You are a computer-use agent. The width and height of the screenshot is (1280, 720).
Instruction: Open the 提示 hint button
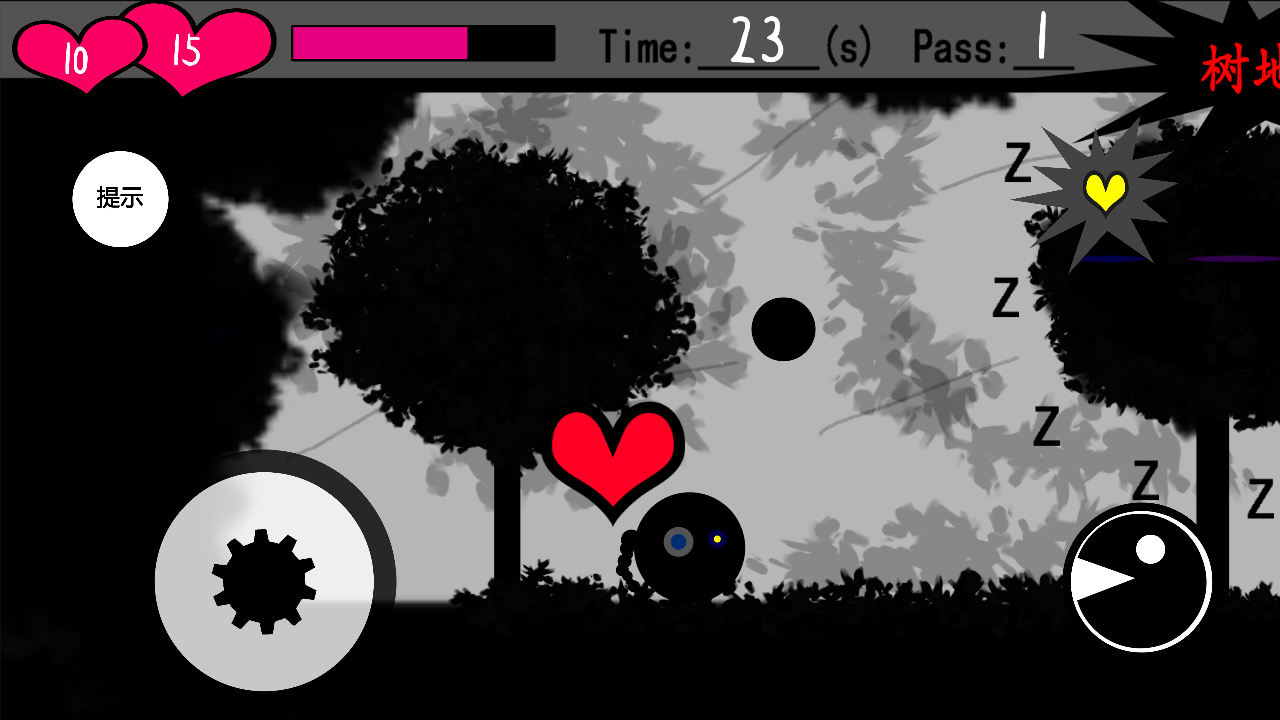pyautogui.click(x=120, y=198)
